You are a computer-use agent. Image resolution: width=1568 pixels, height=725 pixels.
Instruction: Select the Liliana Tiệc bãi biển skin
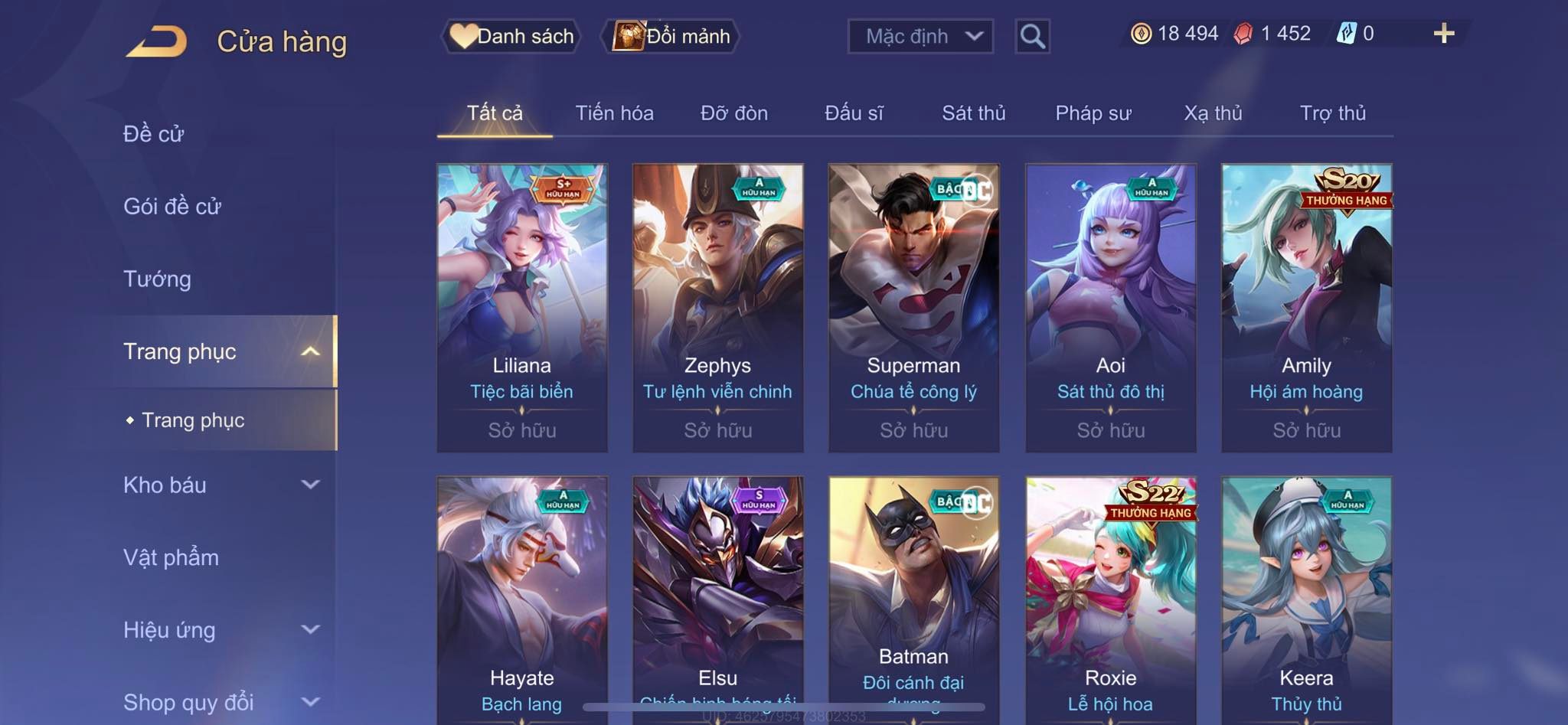(522, 307)
